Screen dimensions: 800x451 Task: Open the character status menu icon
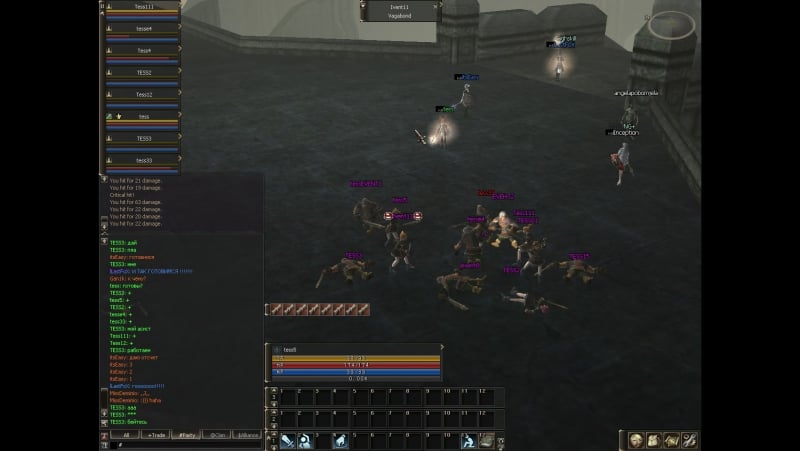point(637,440)
